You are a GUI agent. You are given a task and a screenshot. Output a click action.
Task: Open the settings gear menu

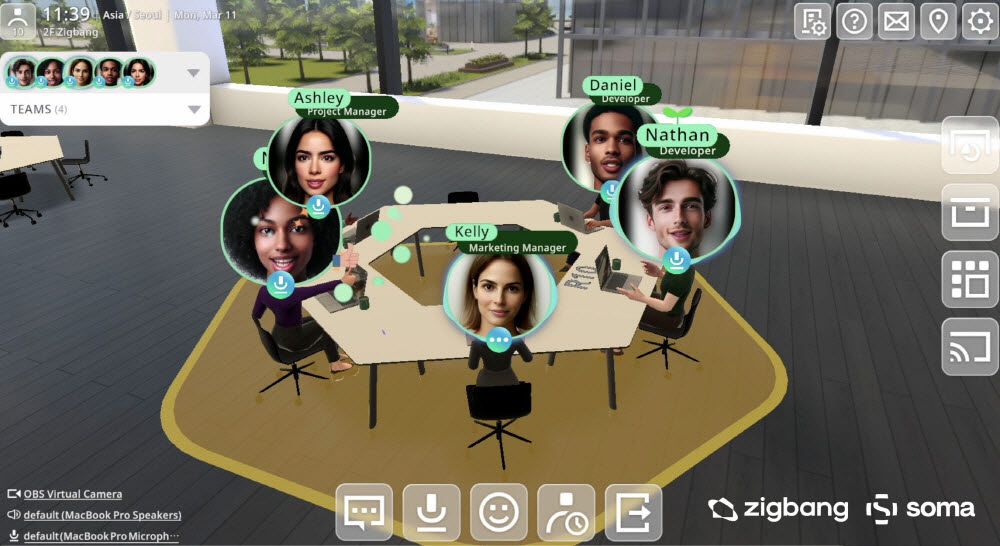tap(979, 21)
